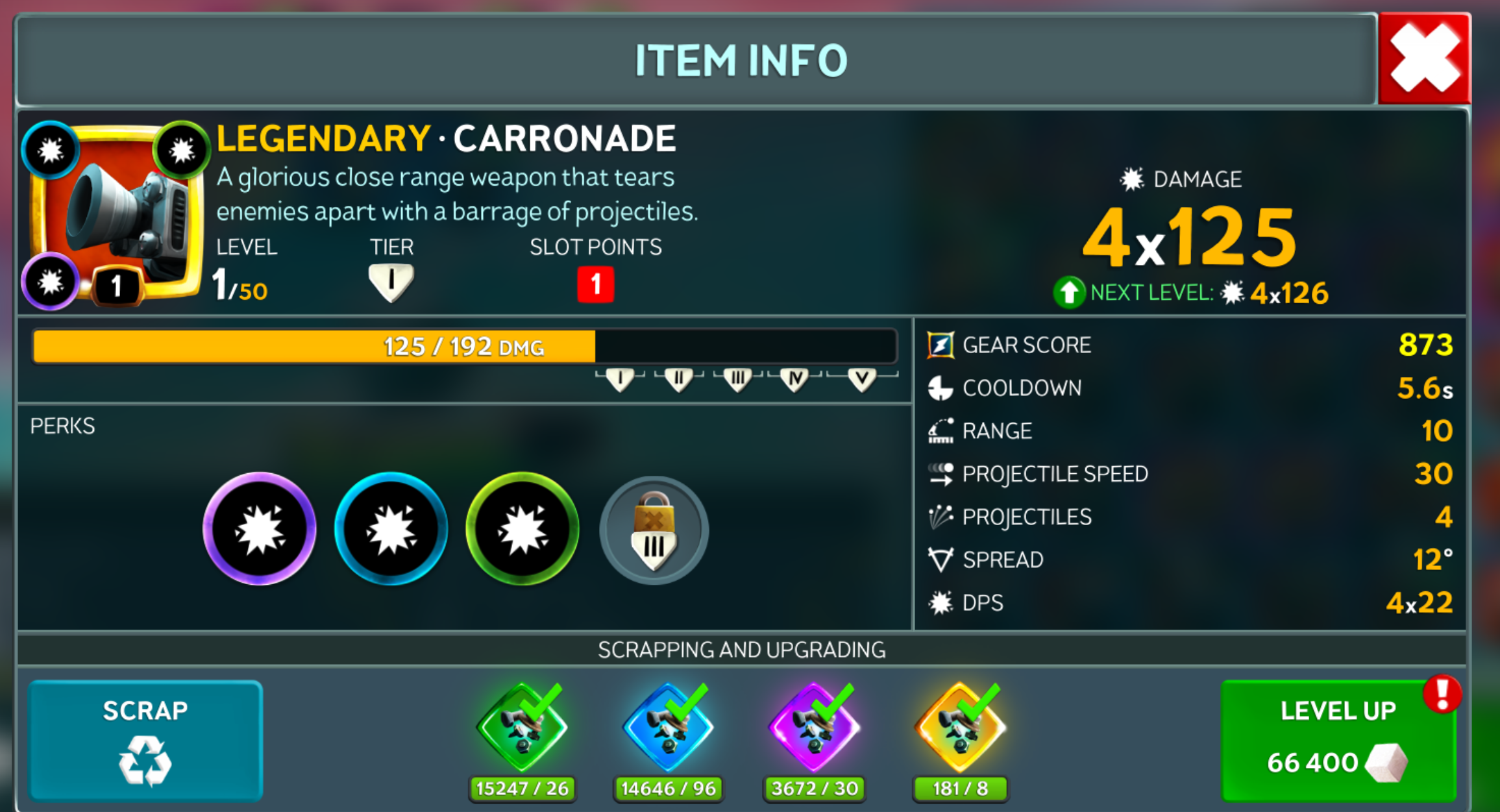
Task: Select the blue-ringed damage perk
Action: point(391,529)
